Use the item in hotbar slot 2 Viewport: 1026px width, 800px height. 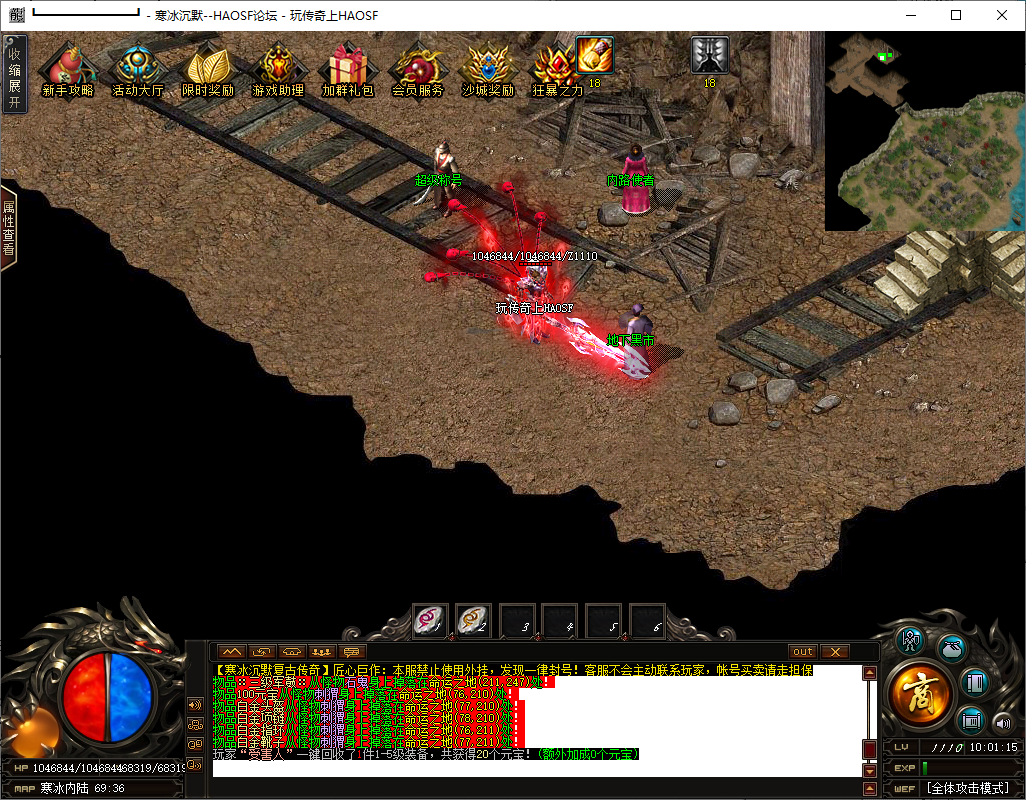click(x=473, y=621)
